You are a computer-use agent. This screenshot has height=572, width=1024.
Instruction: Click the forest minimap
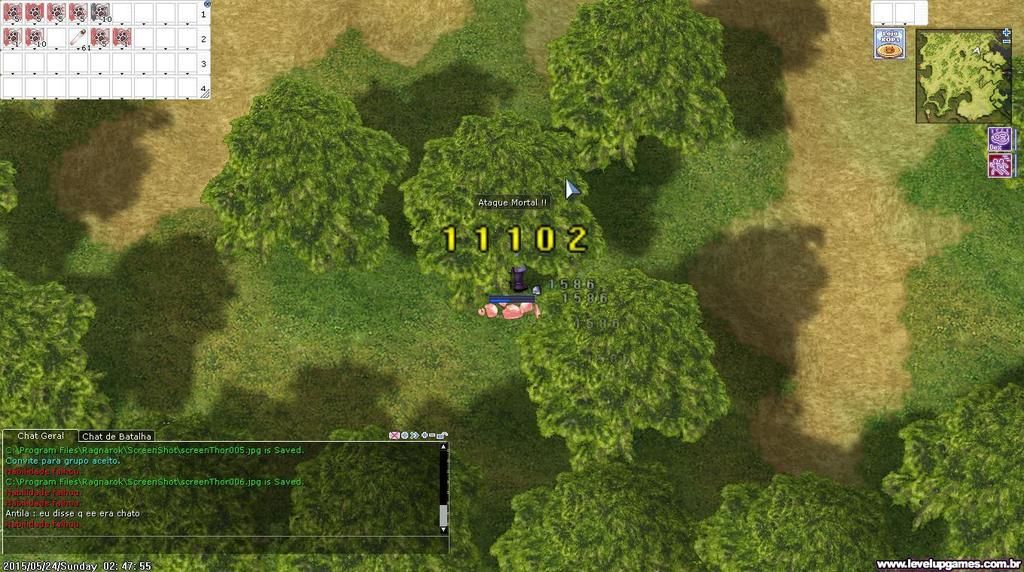click(x=962, y=78)
